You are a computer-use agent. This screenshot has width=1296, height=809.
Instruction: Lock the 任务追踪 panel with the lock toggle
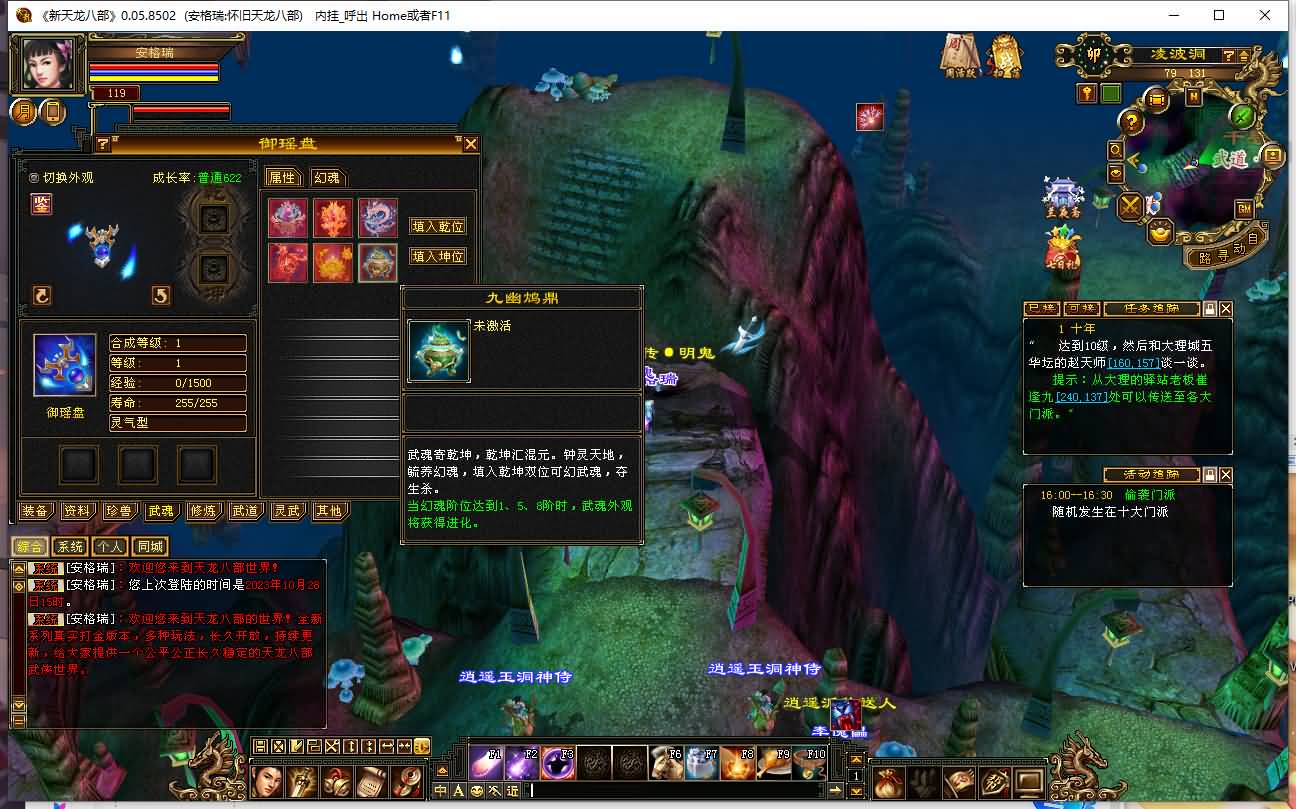[1210, 309]
